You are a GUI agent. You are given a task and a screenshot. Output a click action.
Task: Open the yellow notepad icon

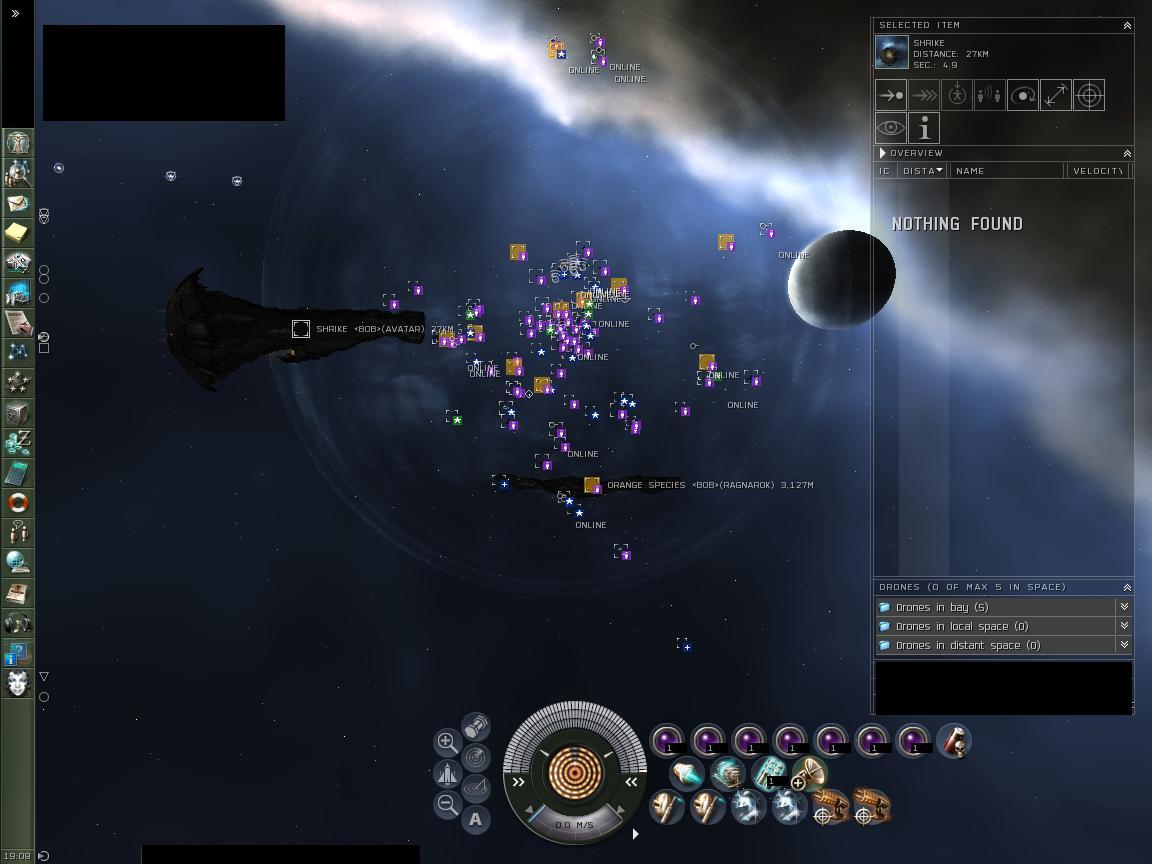click(x=17, y=233)
